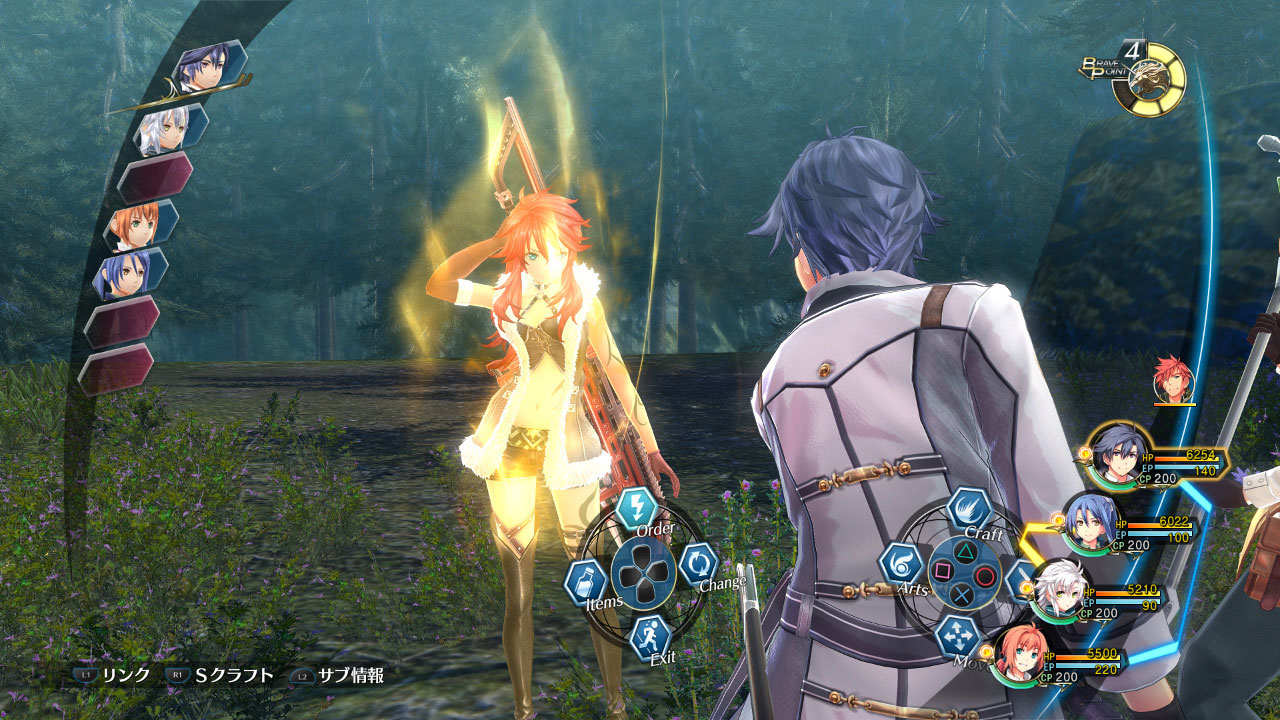
Task: Select the Exit running-figure icon
Action: pos(649,636)
